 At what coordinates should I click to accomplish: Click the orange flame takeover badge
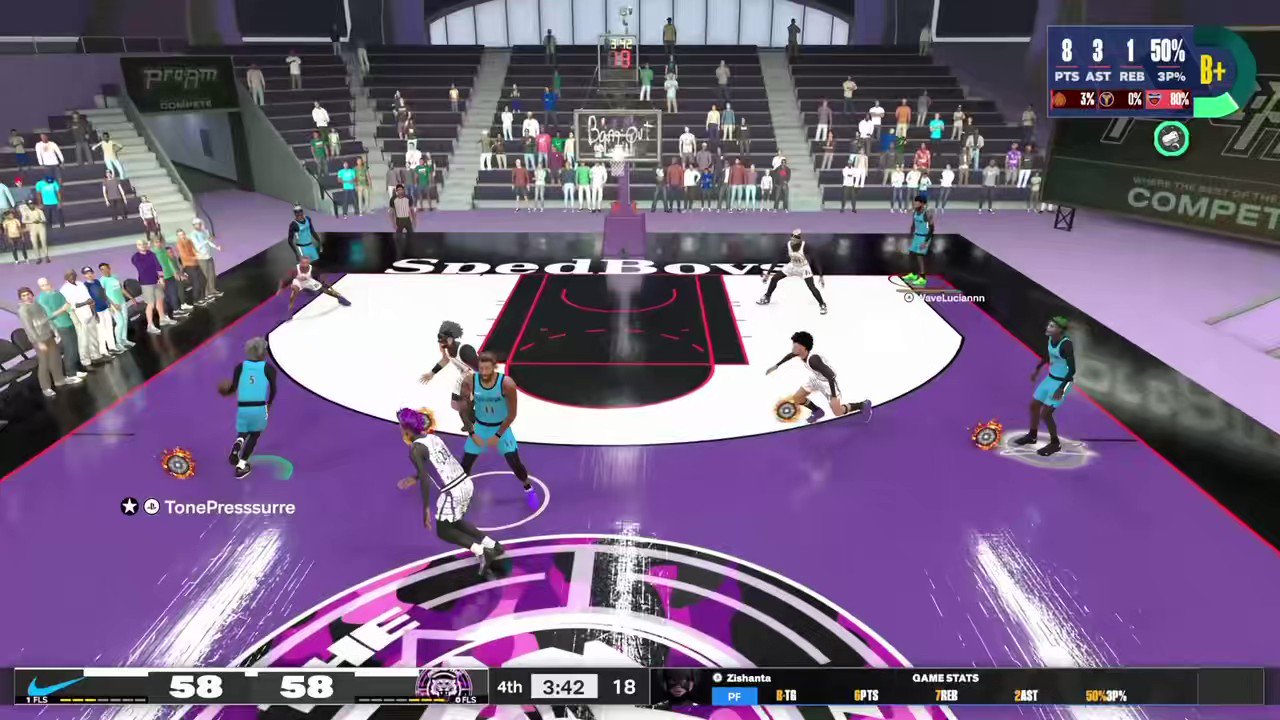(x=1060, y=100)
